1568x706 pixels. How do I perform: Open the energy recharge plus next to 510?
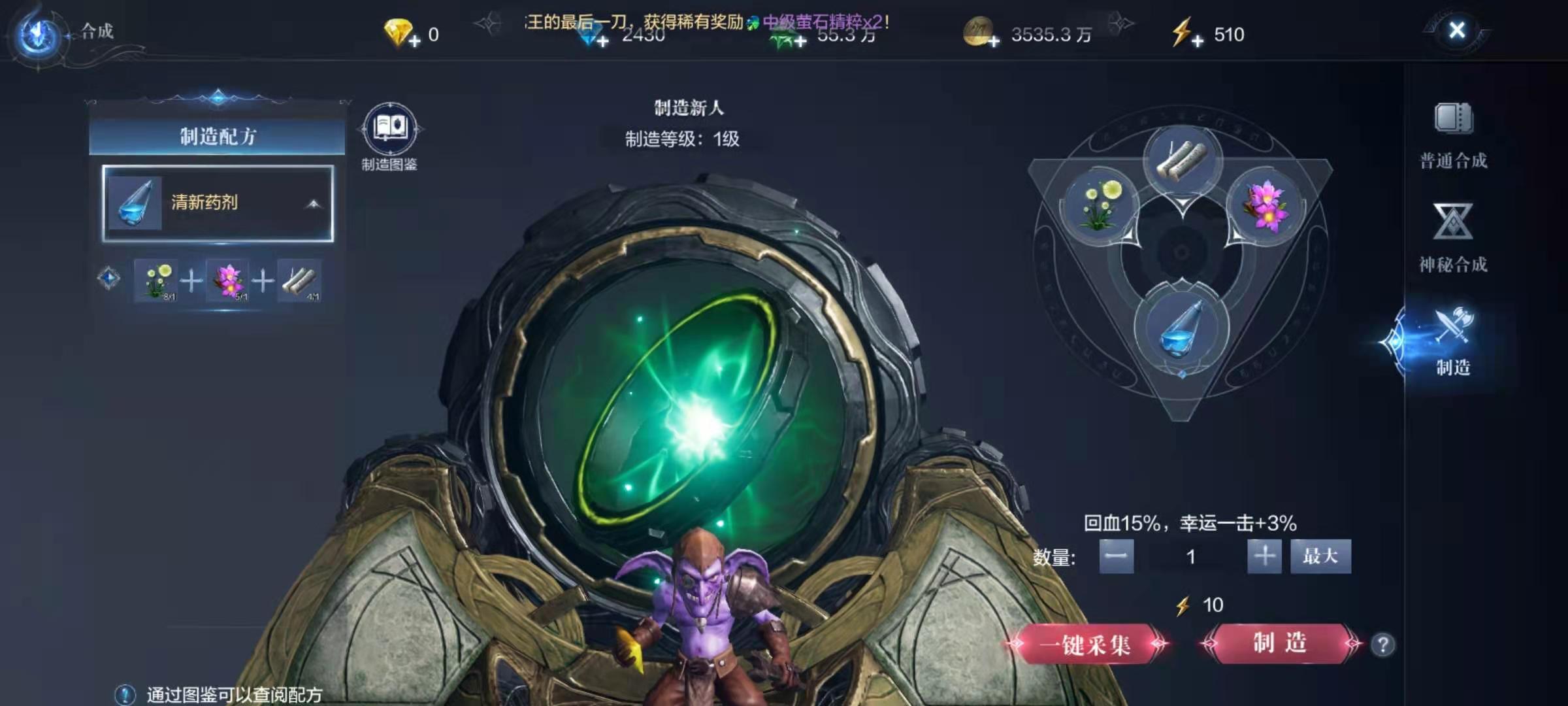coord(1200,41)
